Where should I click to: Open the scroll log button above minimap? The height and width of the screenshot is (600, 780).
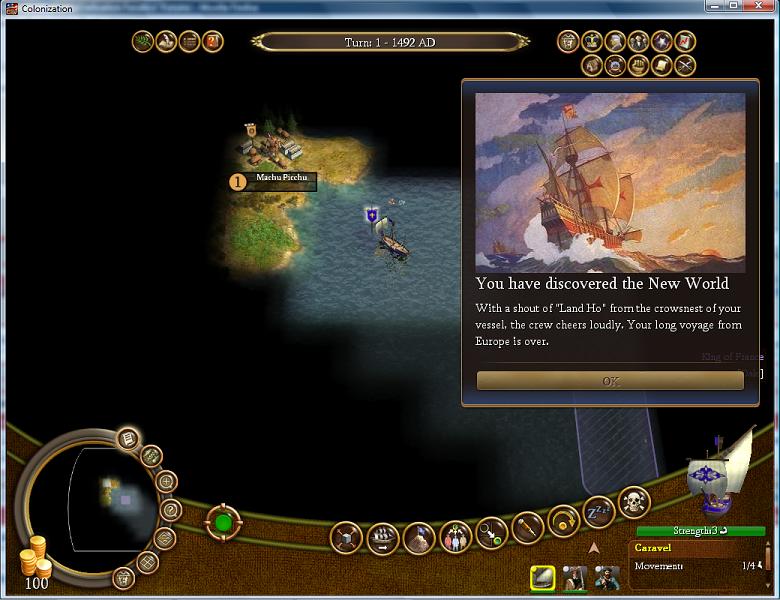click(x=127, y=438)
